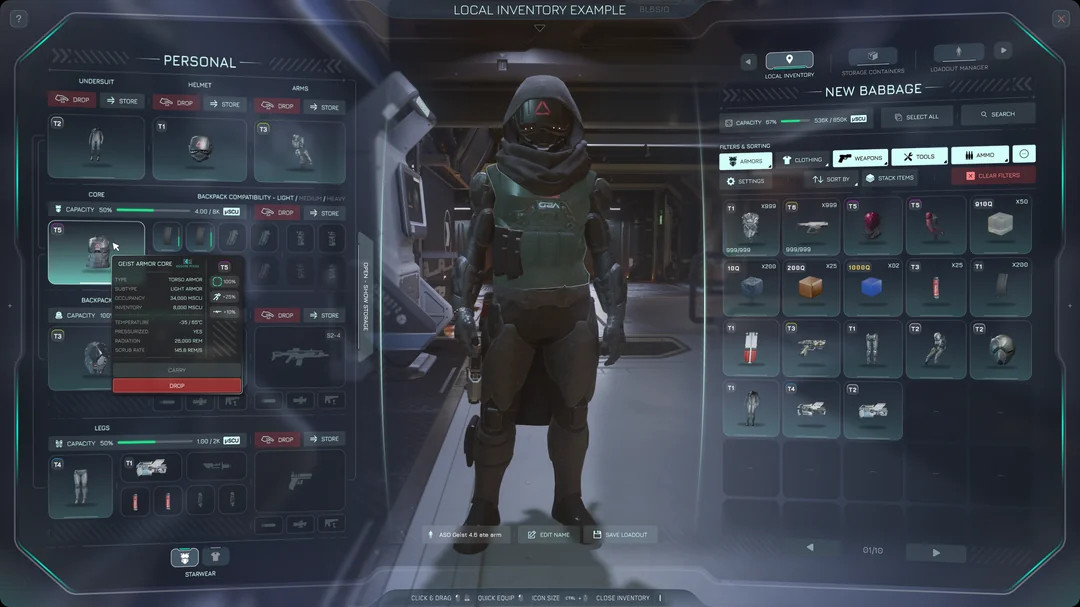Toggle the Ammo filter
This screenshot has height=607, width=1080.
(x=979, y=156)
